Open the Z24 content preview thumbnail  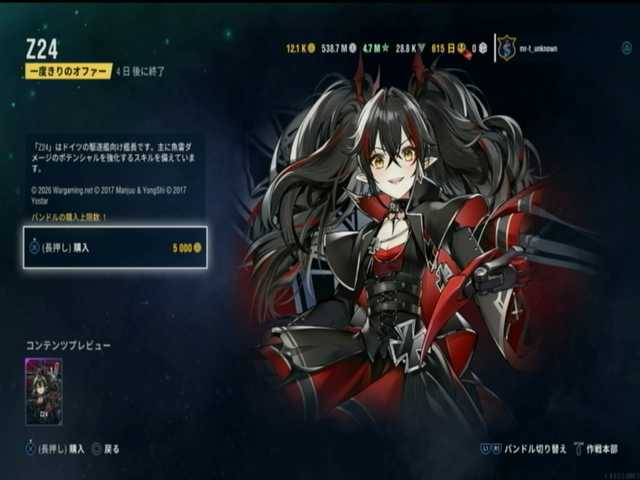click(x=43, y=391)
